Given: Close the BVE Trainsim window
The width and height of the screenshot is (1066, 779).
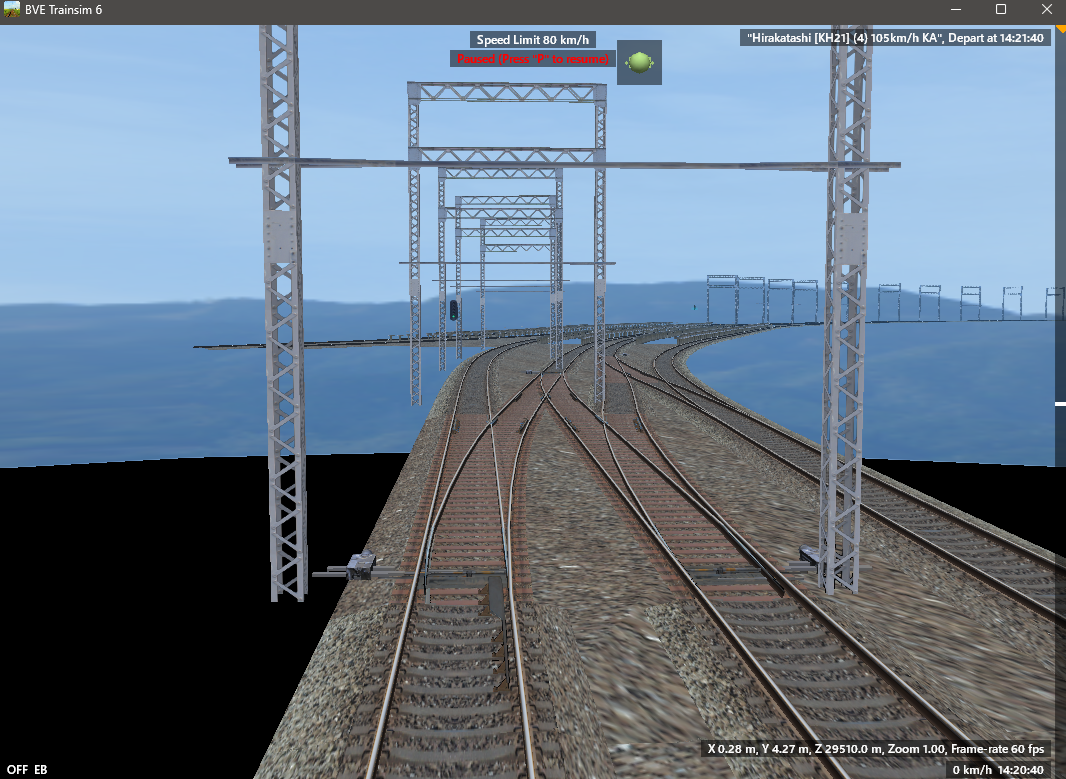Looking at the screenshot, I should [x=1044, y=10].
